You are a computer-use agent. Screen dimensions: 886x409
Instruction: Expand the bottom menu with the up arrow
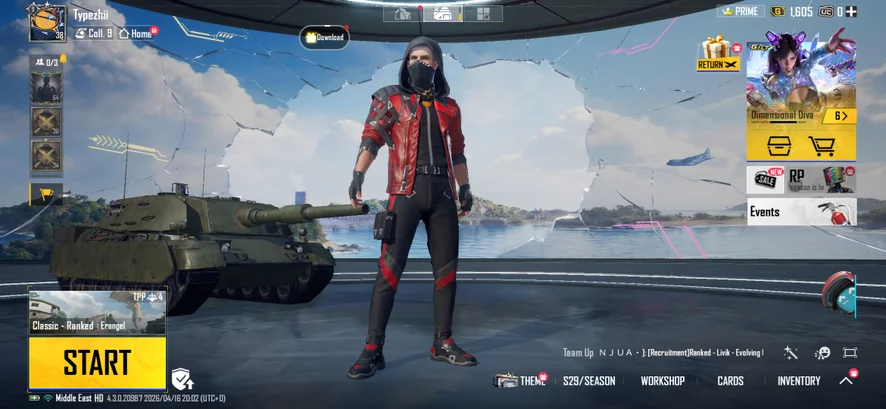point(846,381)
